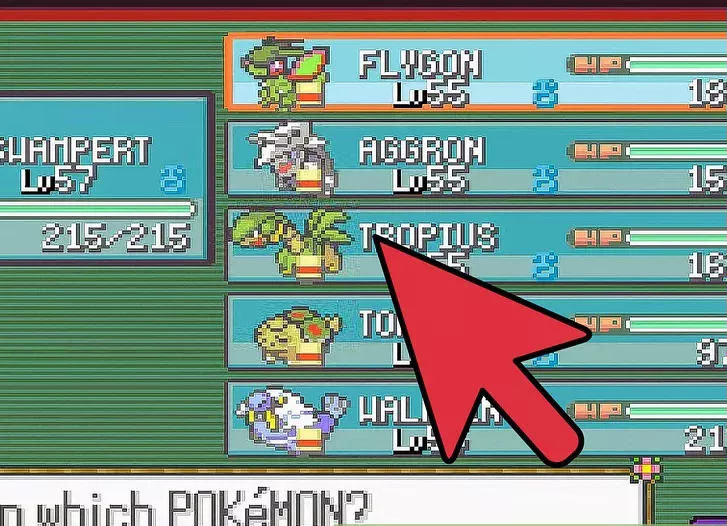Select the Flygon party slot

tap(470, 71)
